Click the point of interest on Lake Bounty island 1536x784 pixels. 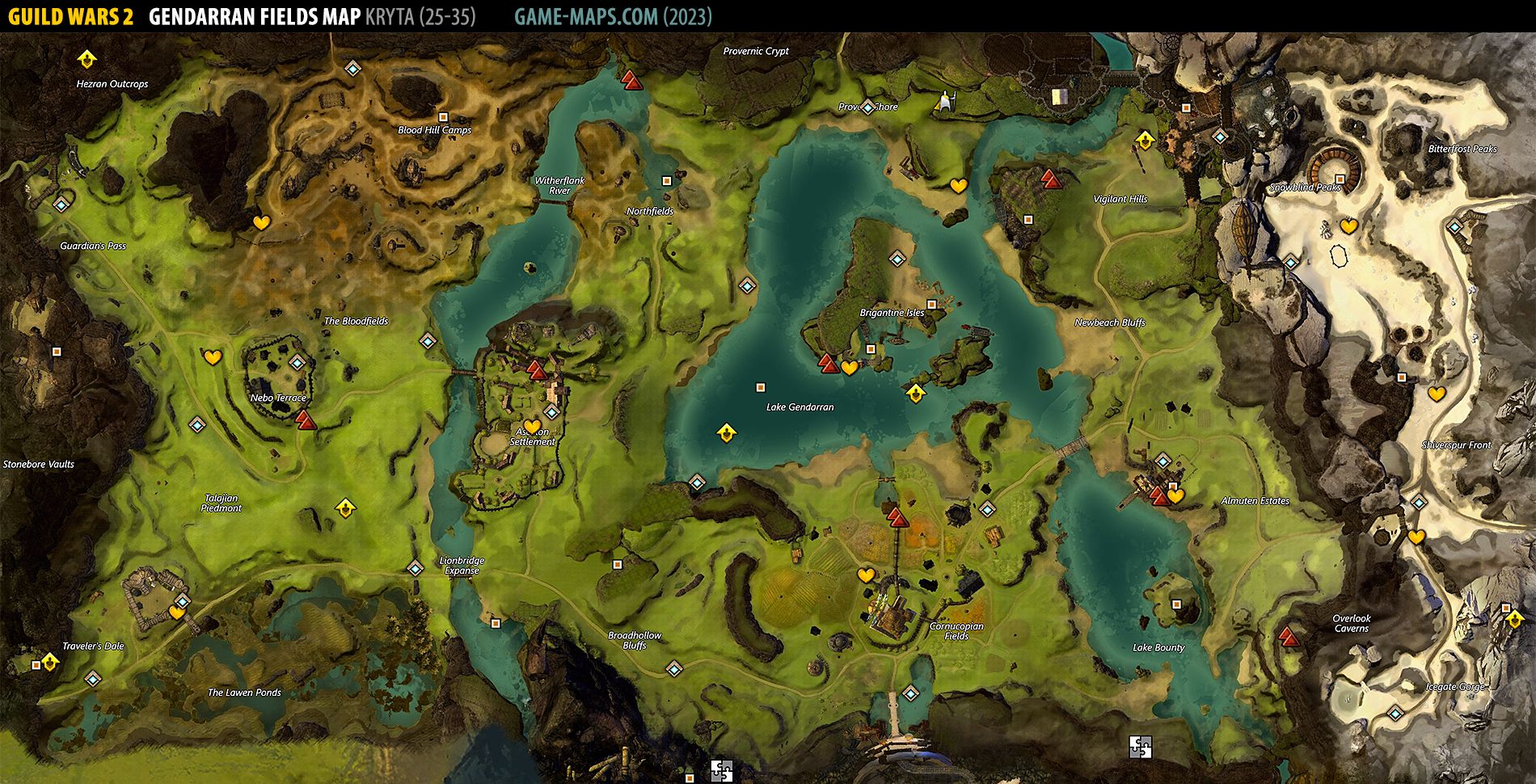(1176, 604)
